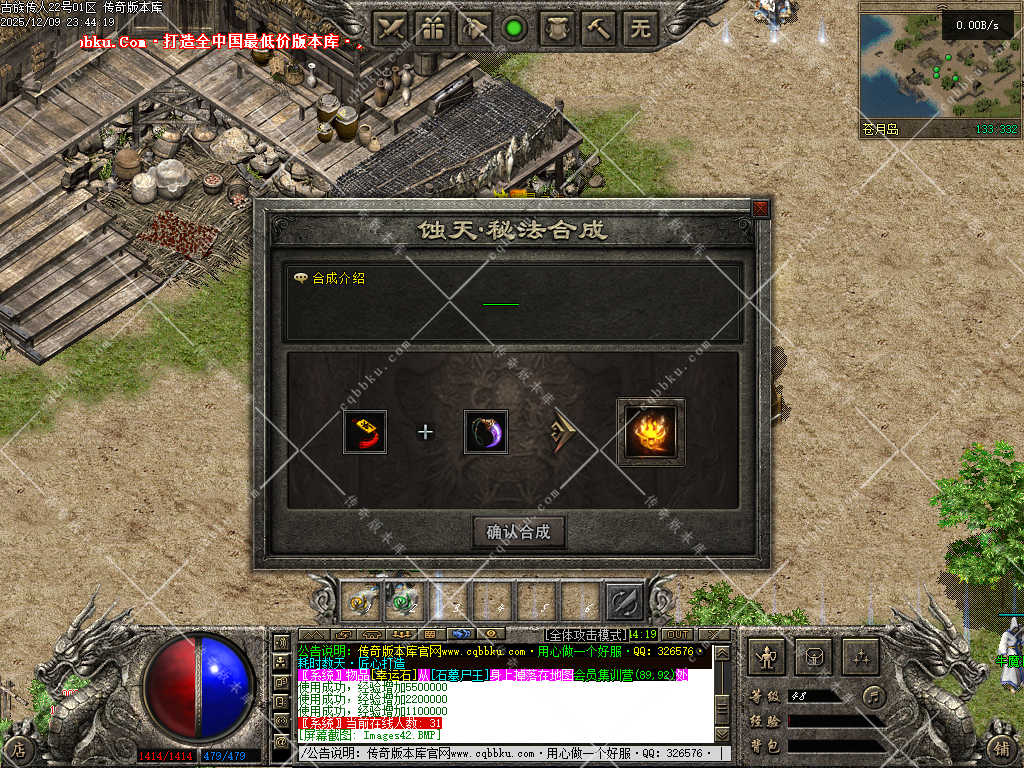Close the 蚀天·秘法合成 window
The image size is (1024, 768).
pyautogui.click(x=760, y=208)
